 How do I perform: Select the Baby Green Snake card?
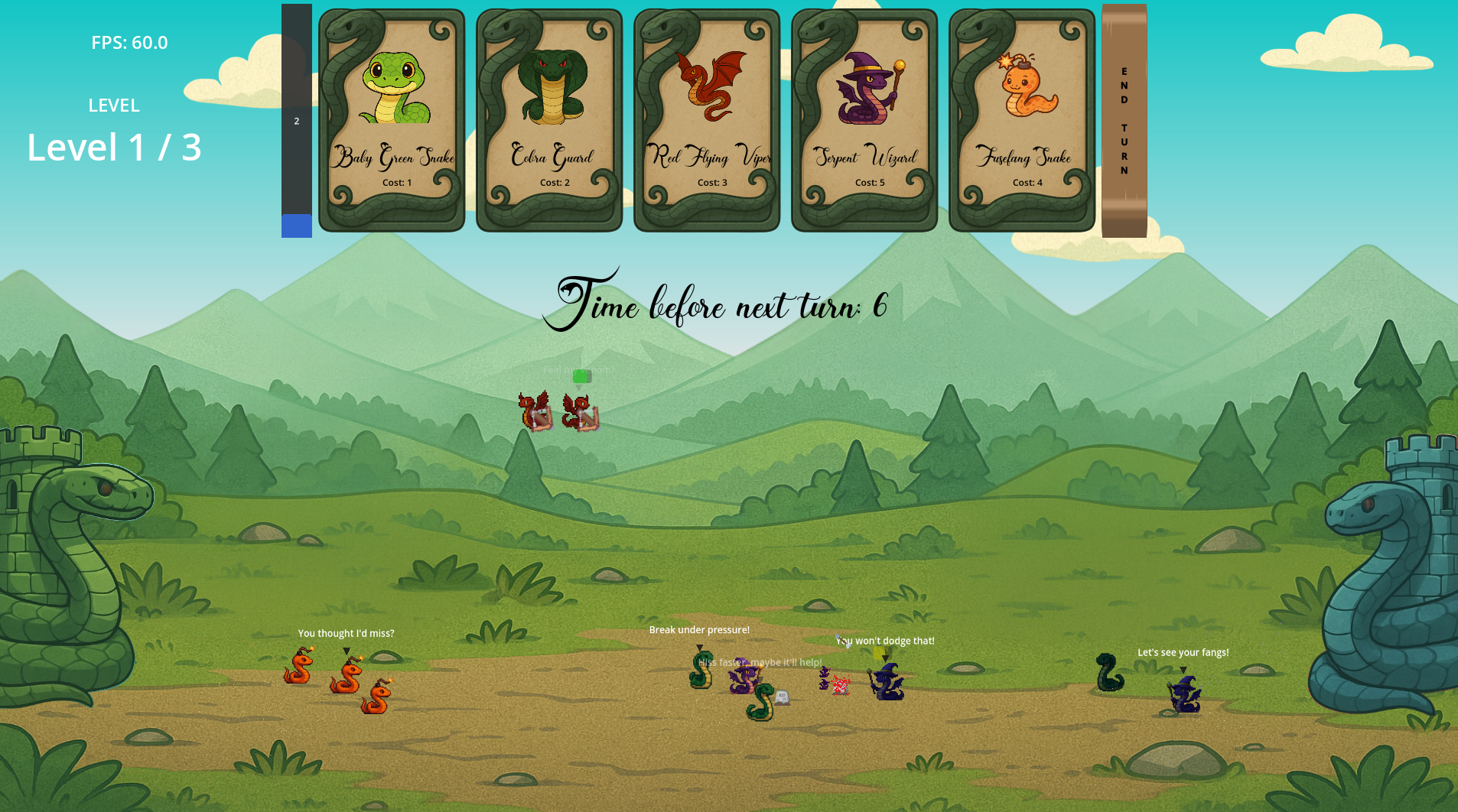point(392,119)
